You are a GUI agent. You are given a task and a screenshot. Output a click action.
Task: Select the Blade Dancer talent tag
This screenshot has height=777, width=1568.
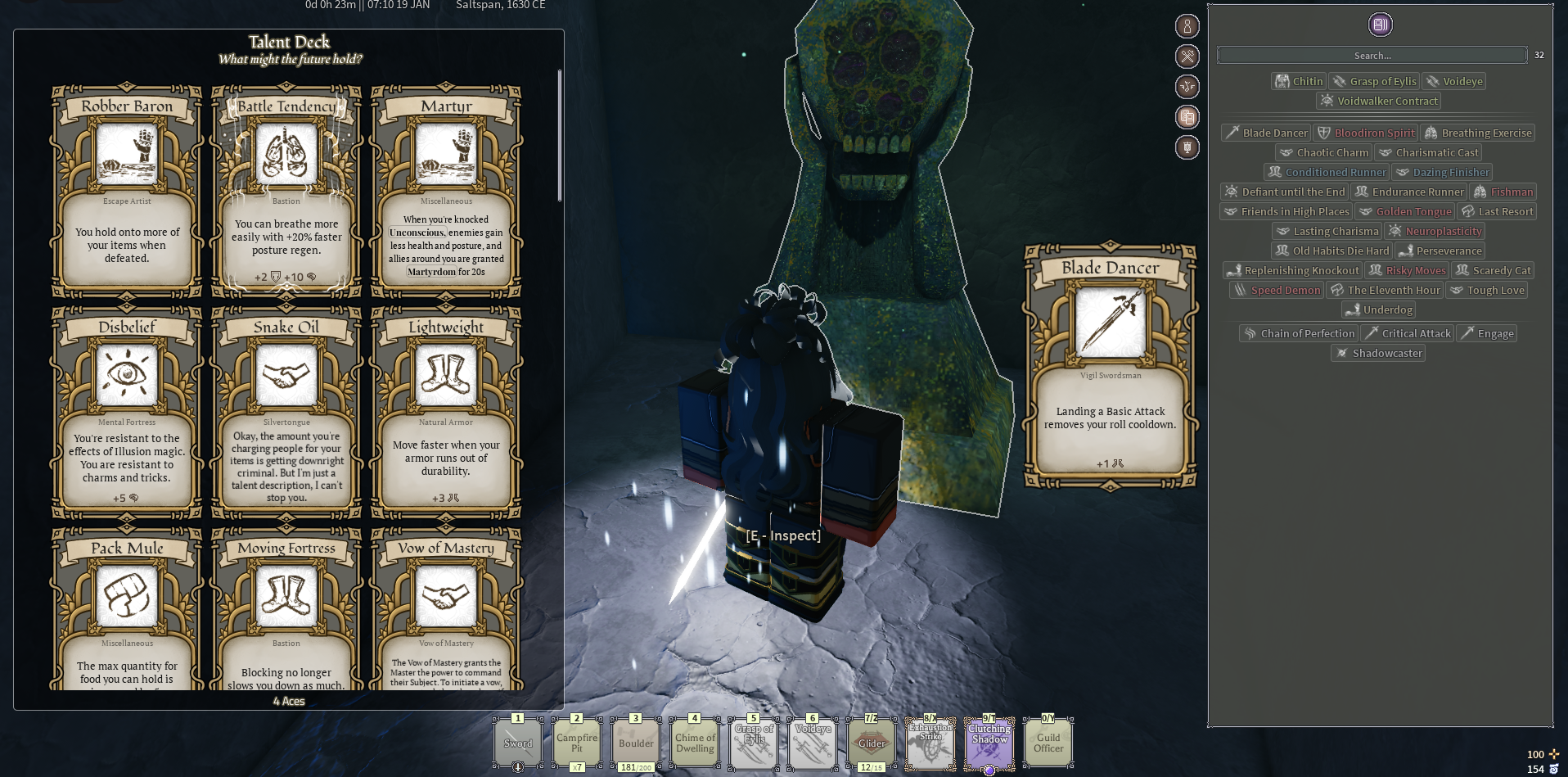pos(1266,133)
